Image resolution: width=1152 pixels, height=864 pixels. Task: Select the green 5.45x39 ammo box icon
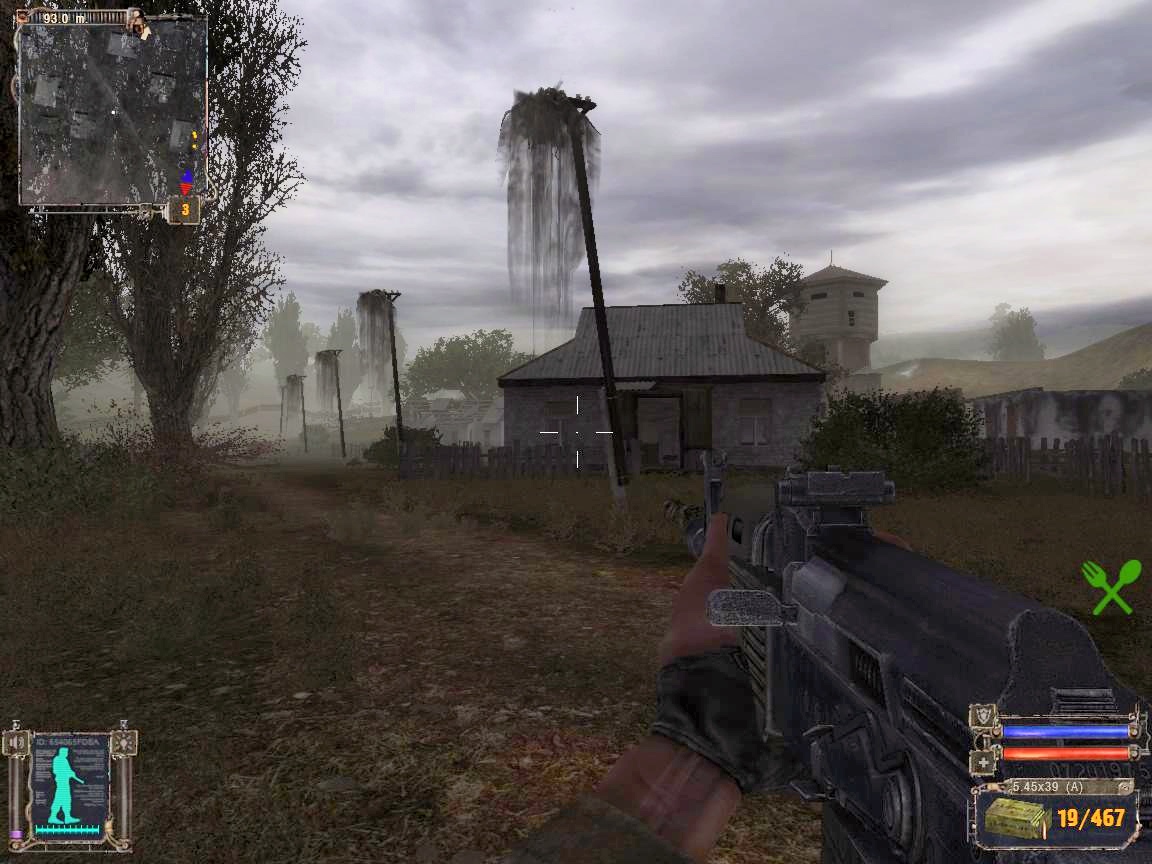(1017, 818)
